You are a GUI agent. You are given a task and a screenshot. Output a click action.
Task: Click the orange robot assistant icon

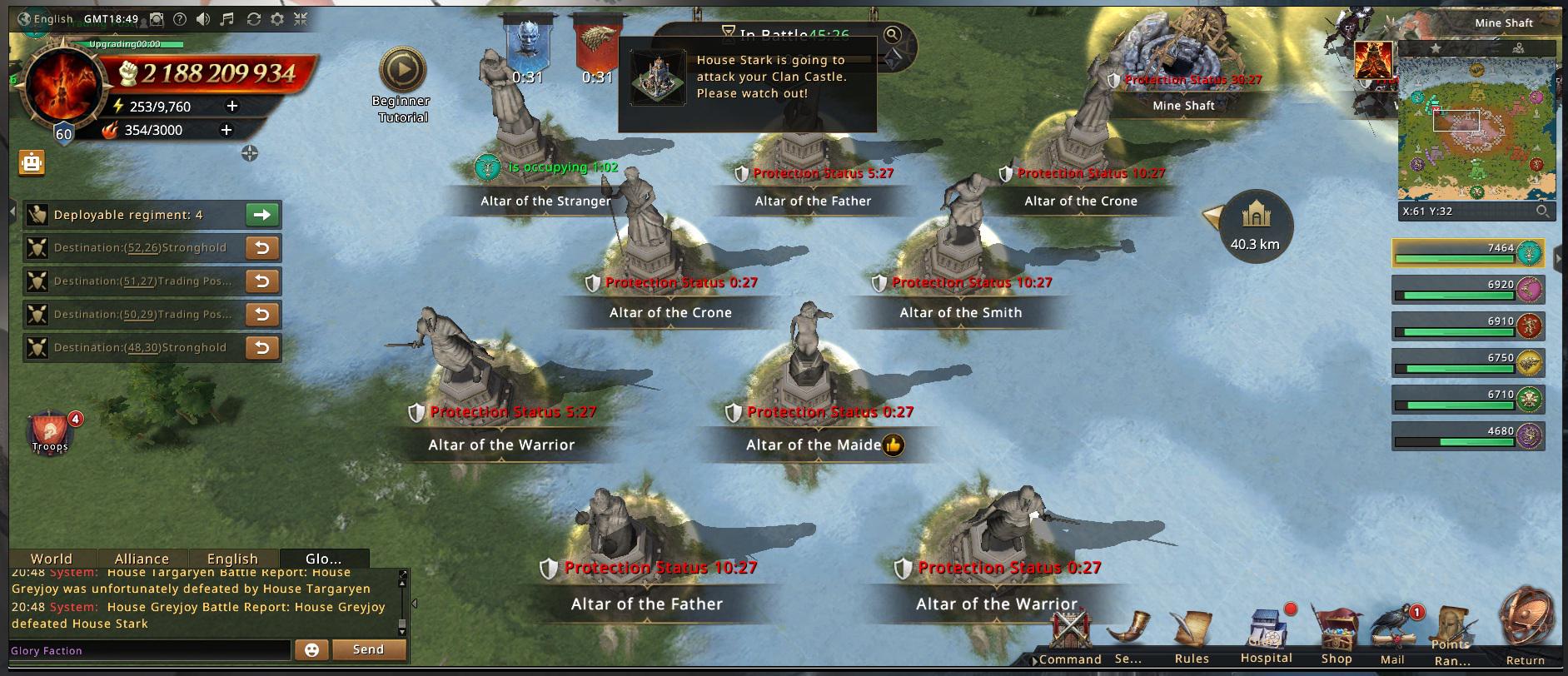[x=32, y=162]
